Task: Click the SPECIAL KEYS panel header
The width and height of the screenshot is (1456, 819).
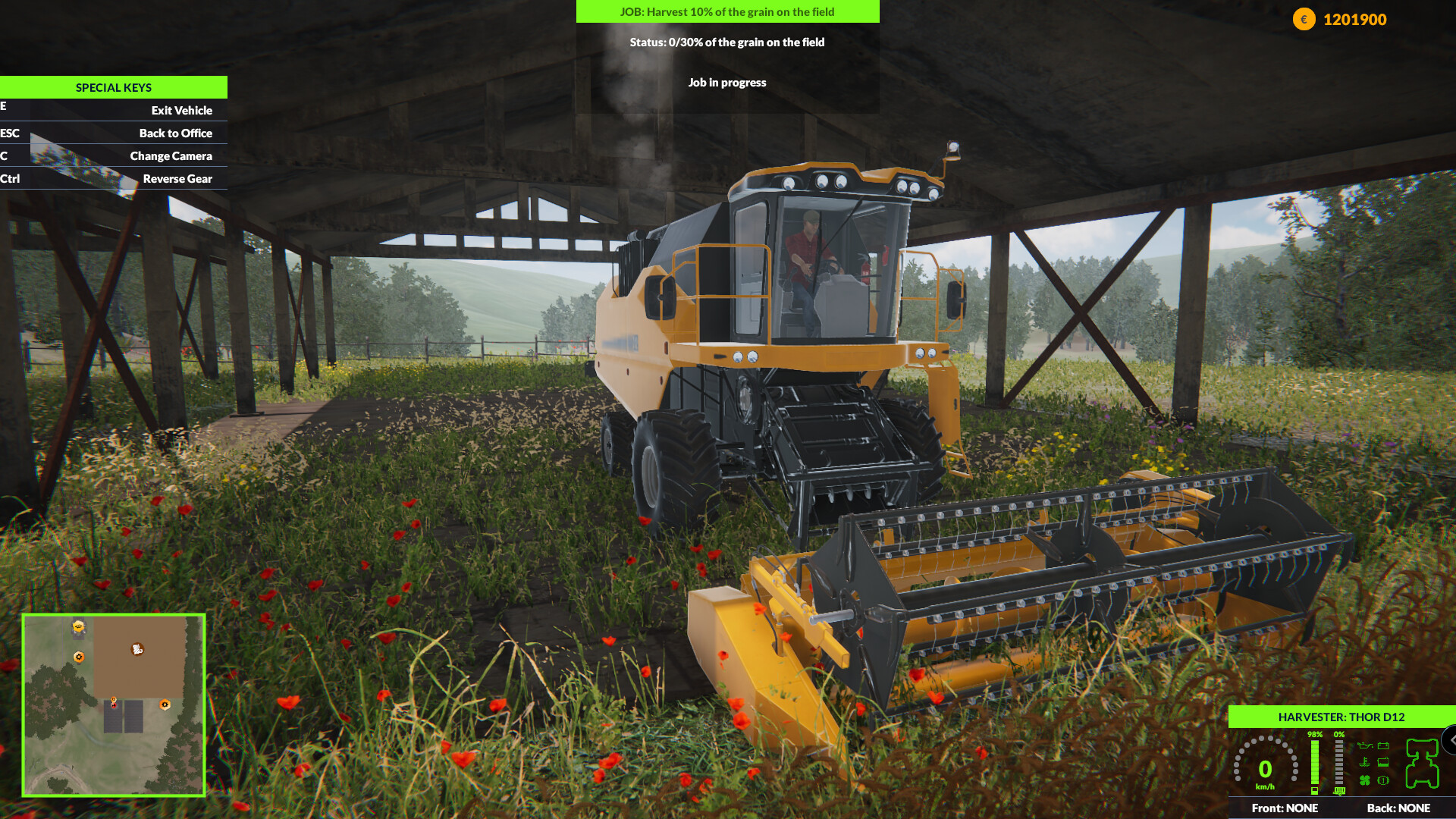Action: click(113, 87)
